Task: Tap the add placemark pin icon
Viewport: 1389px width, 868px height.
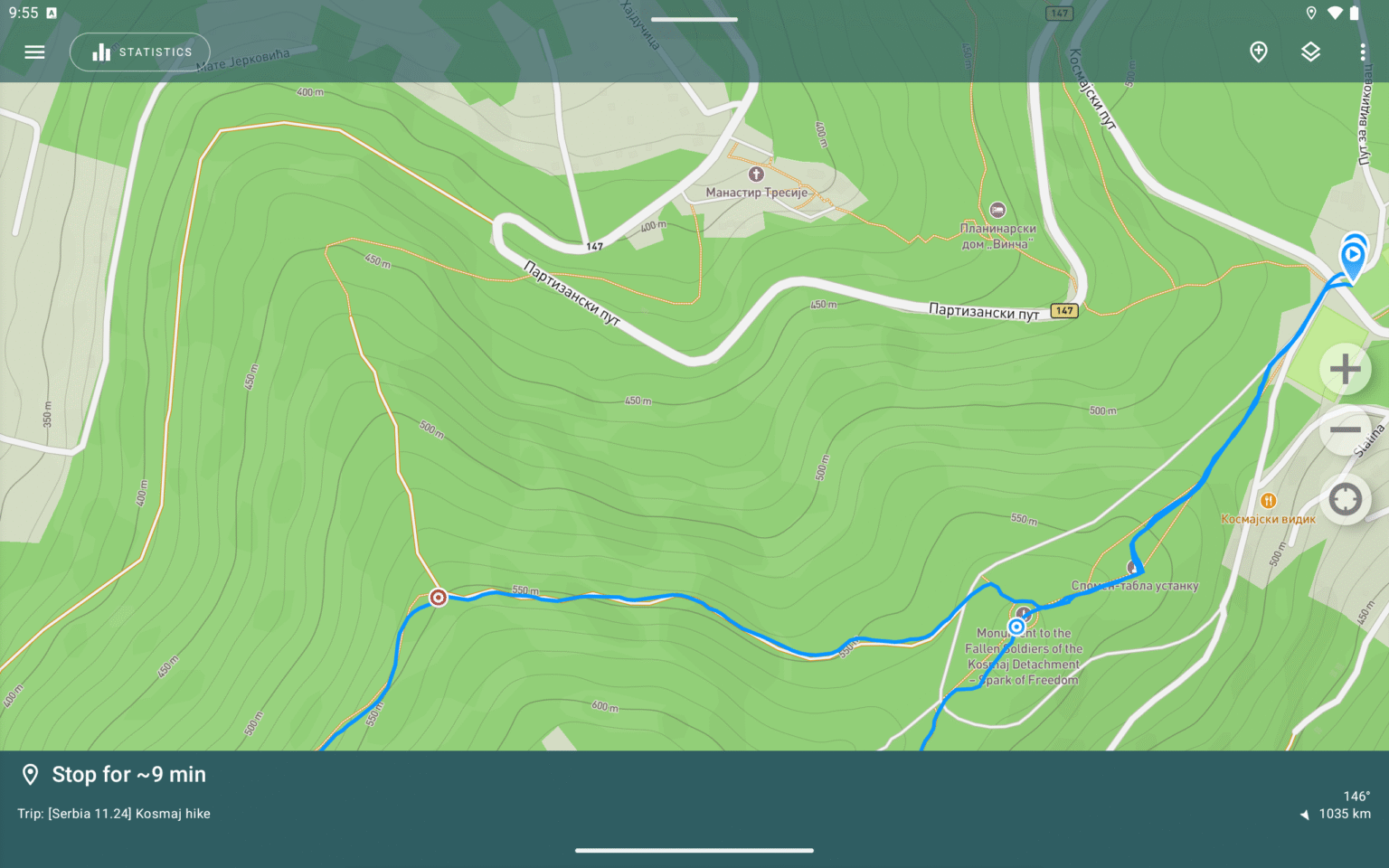Action: (1259, 52)
